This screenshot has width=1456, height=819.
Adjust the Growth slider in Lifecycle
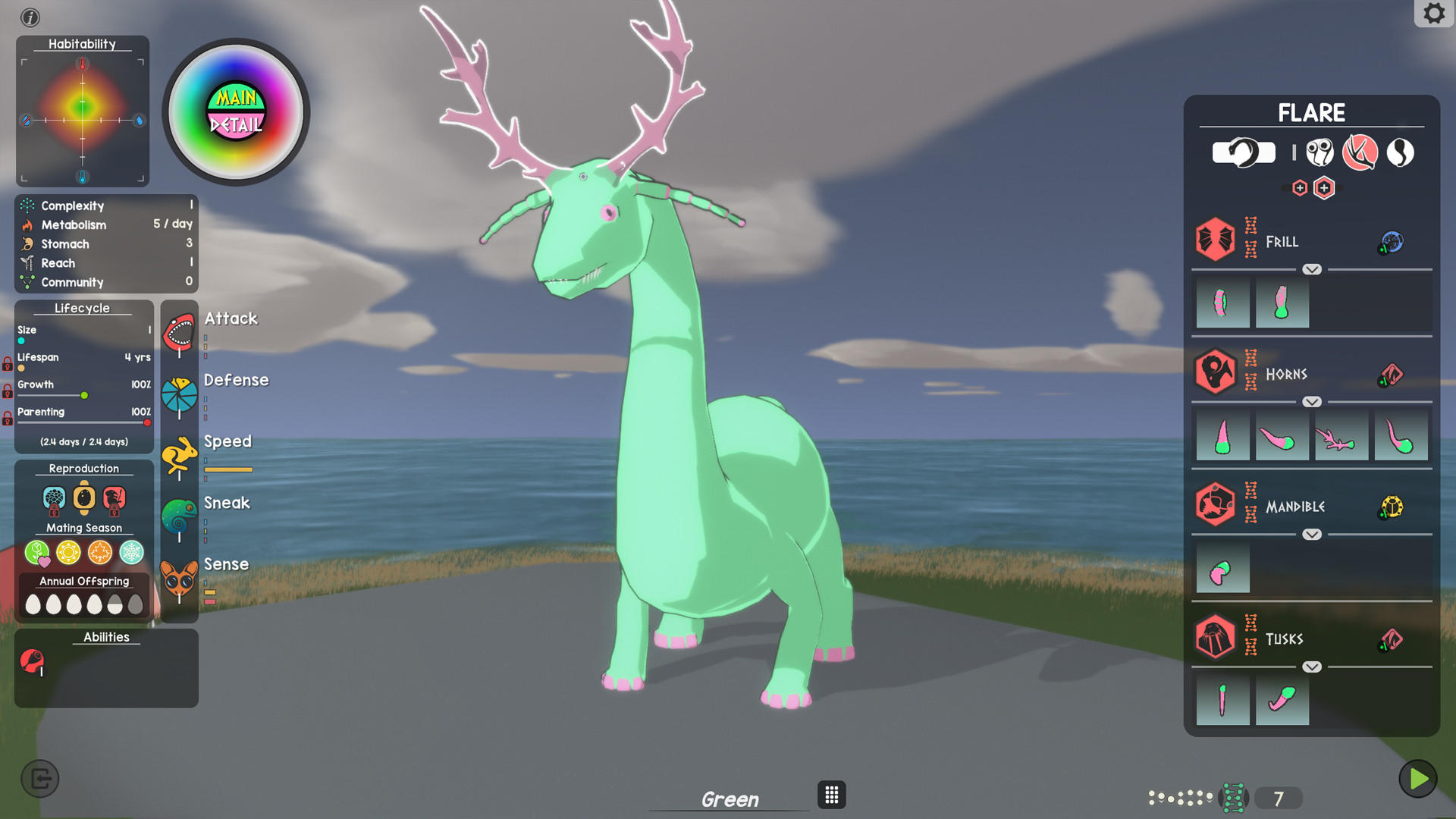83,395
